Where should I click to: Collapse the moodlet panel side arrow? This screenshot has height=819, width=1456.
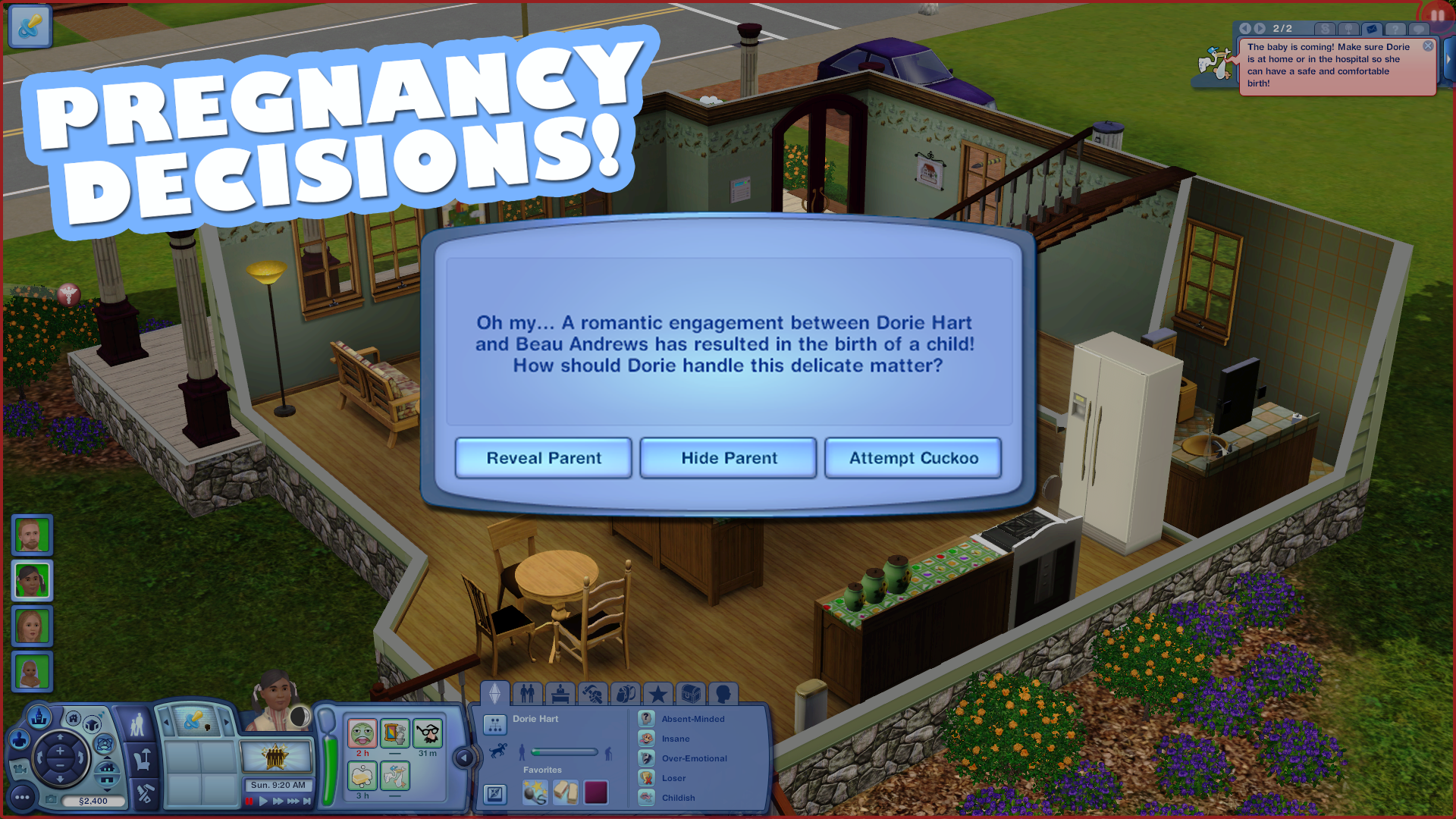[463, 756]
